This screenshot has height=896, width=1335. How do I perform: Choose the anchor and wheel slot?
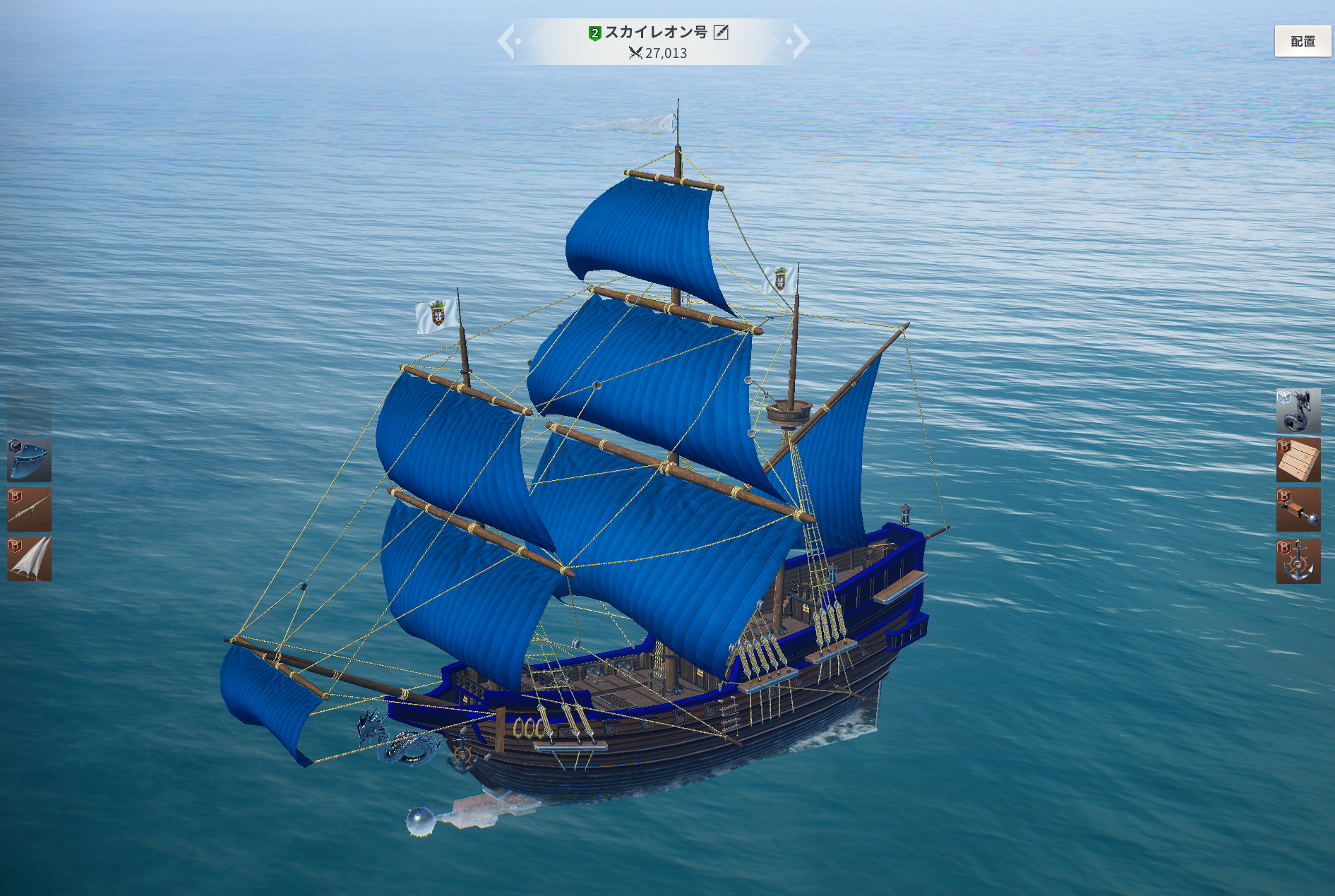(x=1298, y=561)
